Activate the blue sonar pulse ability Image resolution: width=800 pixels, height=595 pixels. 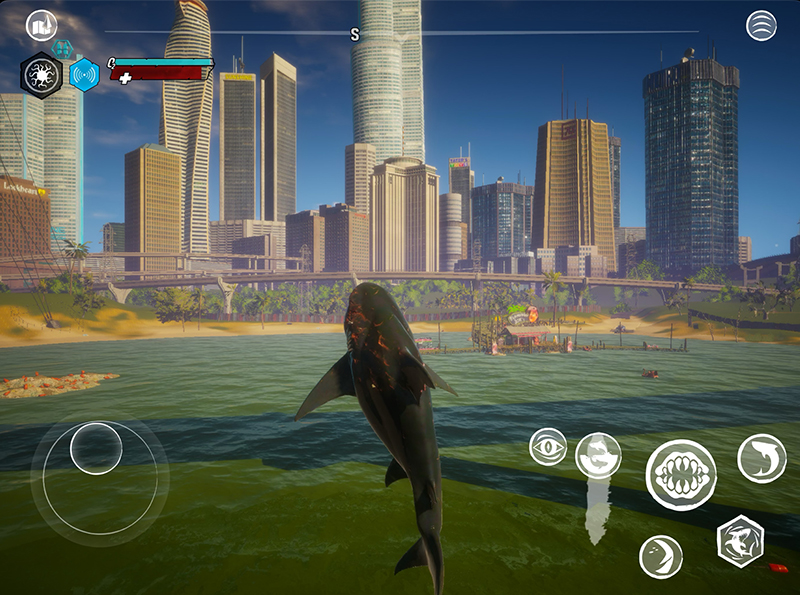pyautogui.click(x=84, y=75)
